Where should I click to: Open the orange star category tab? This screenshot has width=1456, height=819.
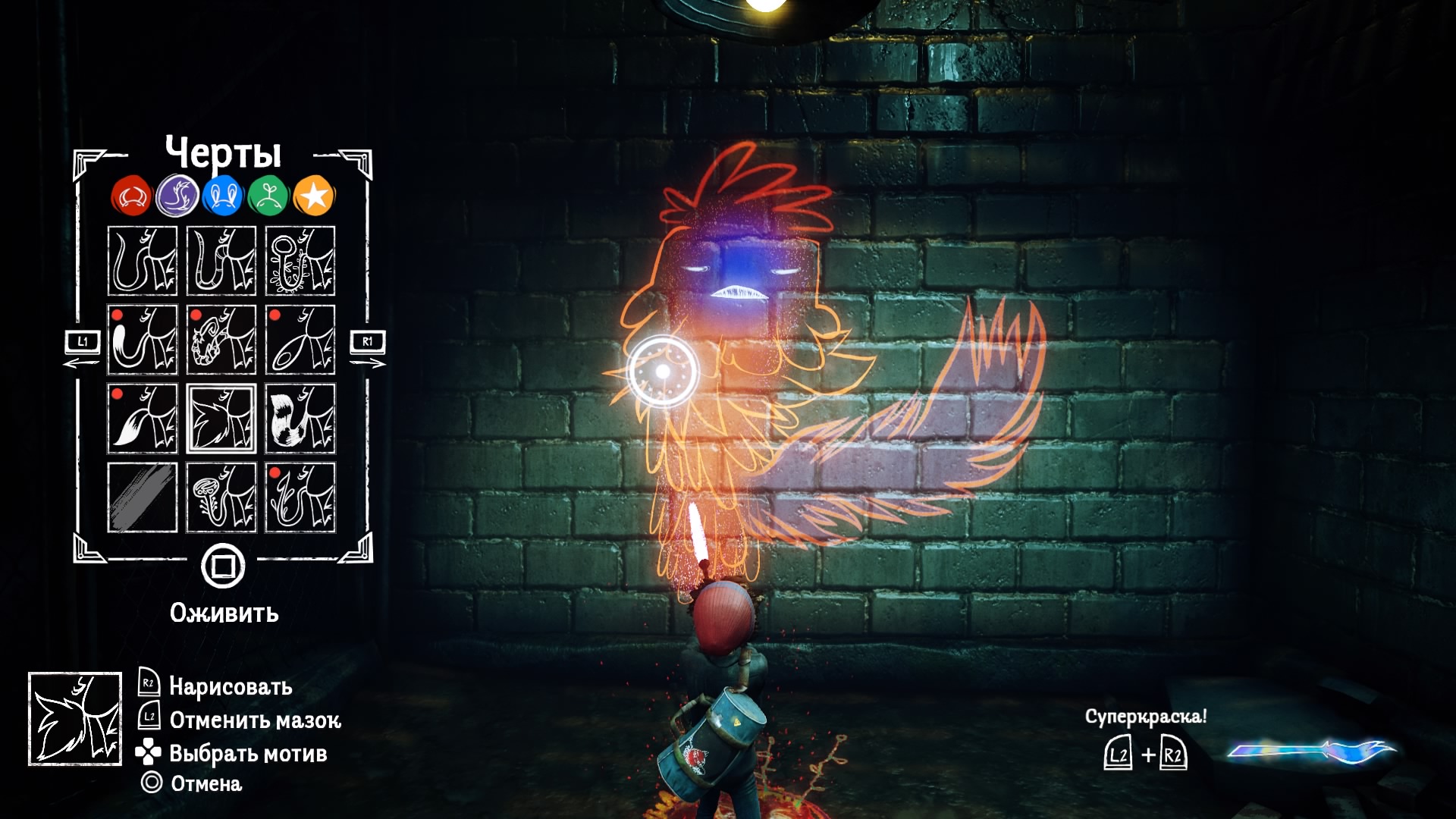[x=314, y=196]
